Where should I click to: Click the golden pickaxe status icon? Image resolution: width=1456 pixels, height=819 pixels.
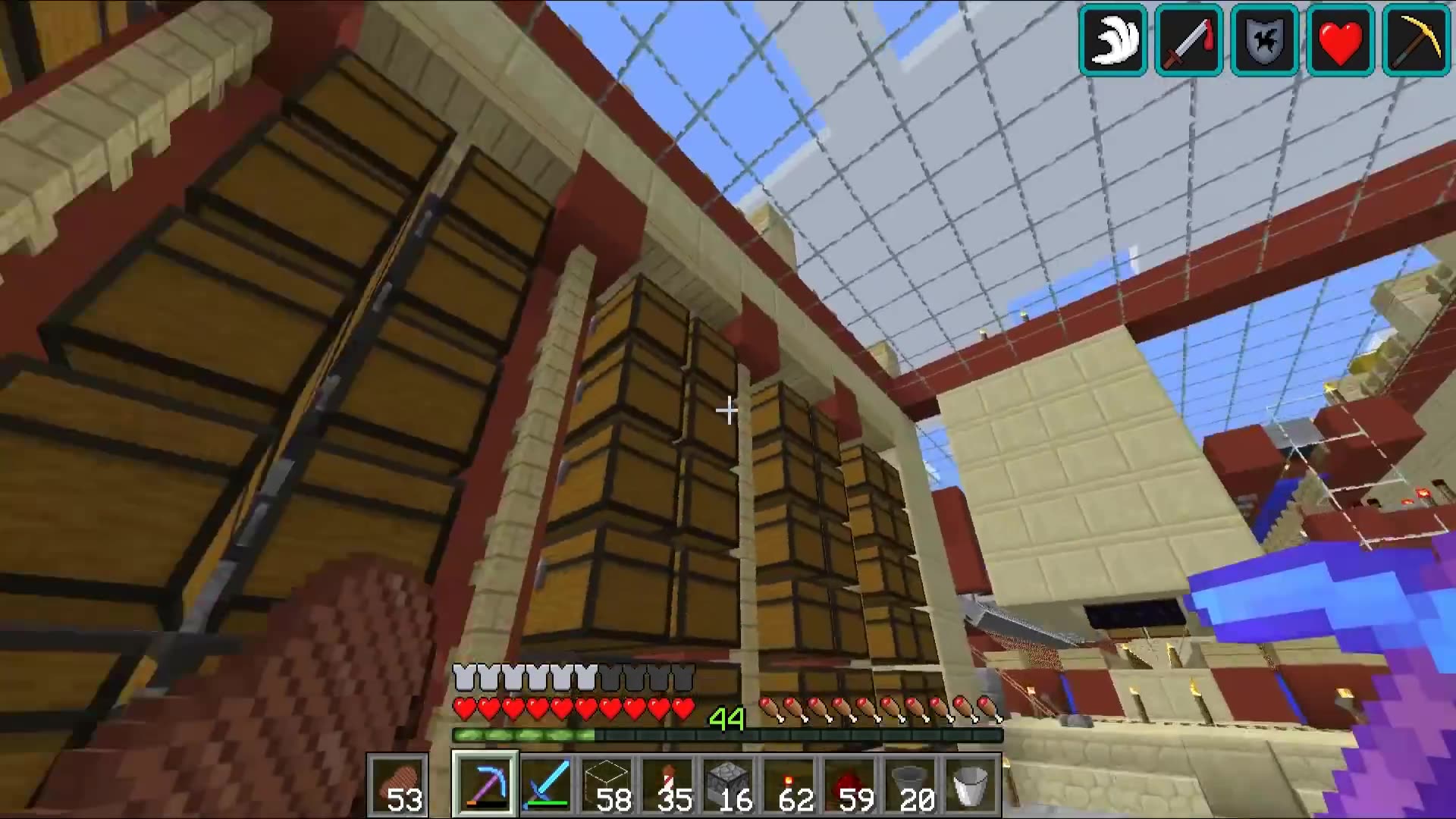coord(1415,42)
